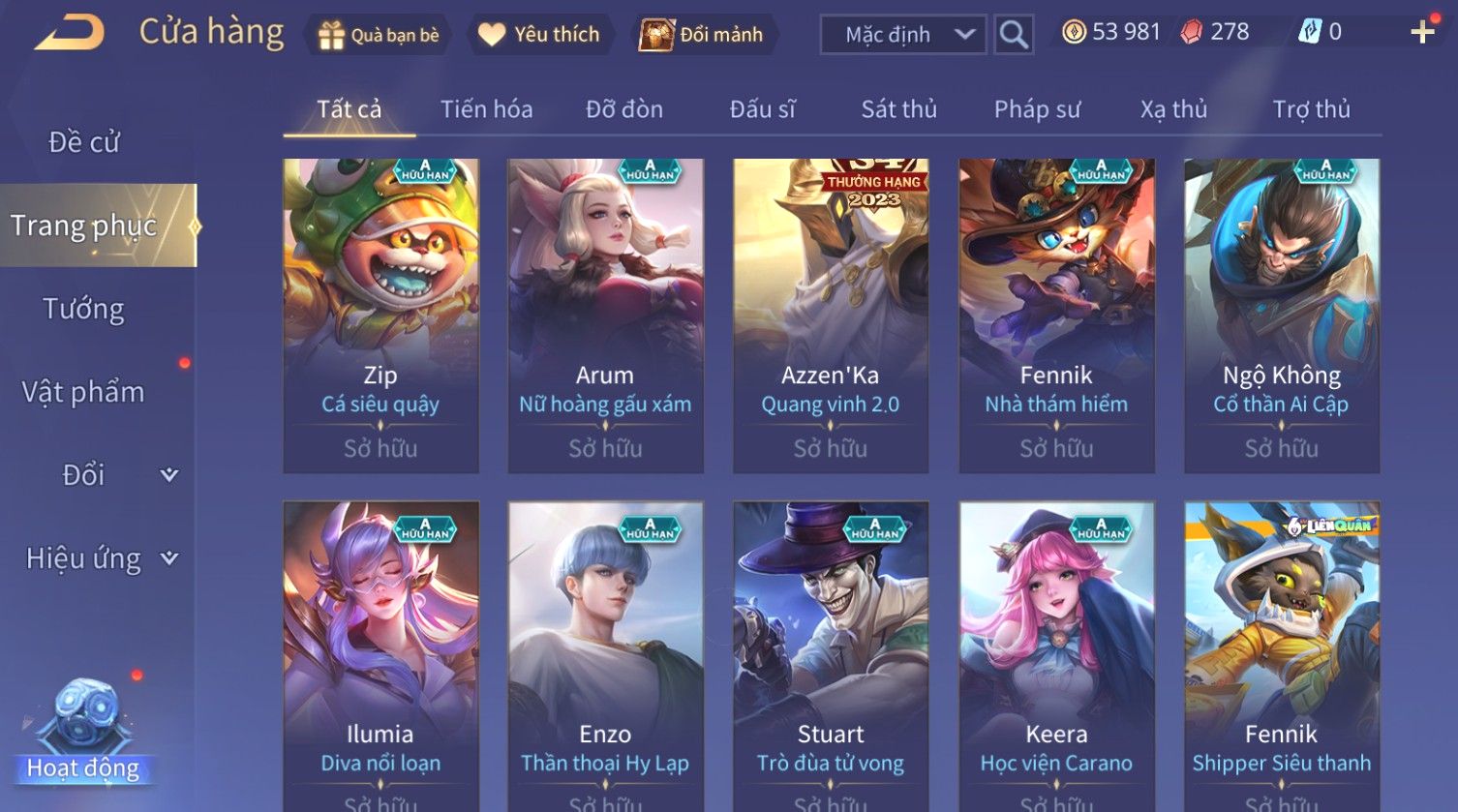Open the Tướng heroes section

point(84,309)
